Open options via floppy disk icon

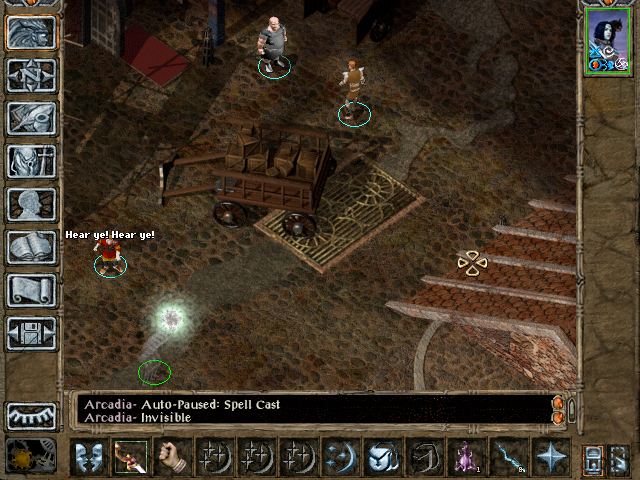[x=32, y=333]
